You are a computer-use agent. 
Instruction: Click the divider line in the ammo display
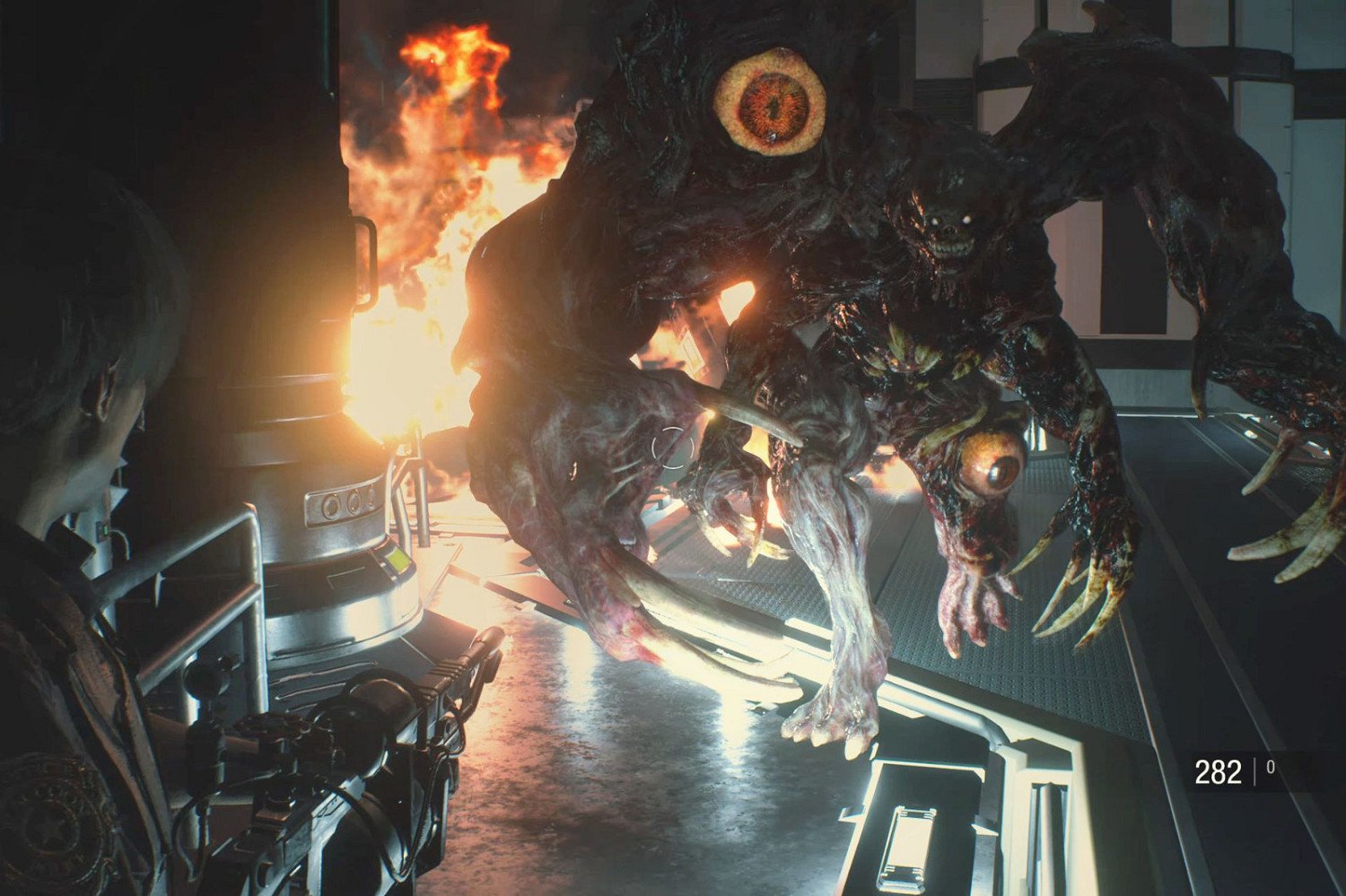pos(1254,770)
